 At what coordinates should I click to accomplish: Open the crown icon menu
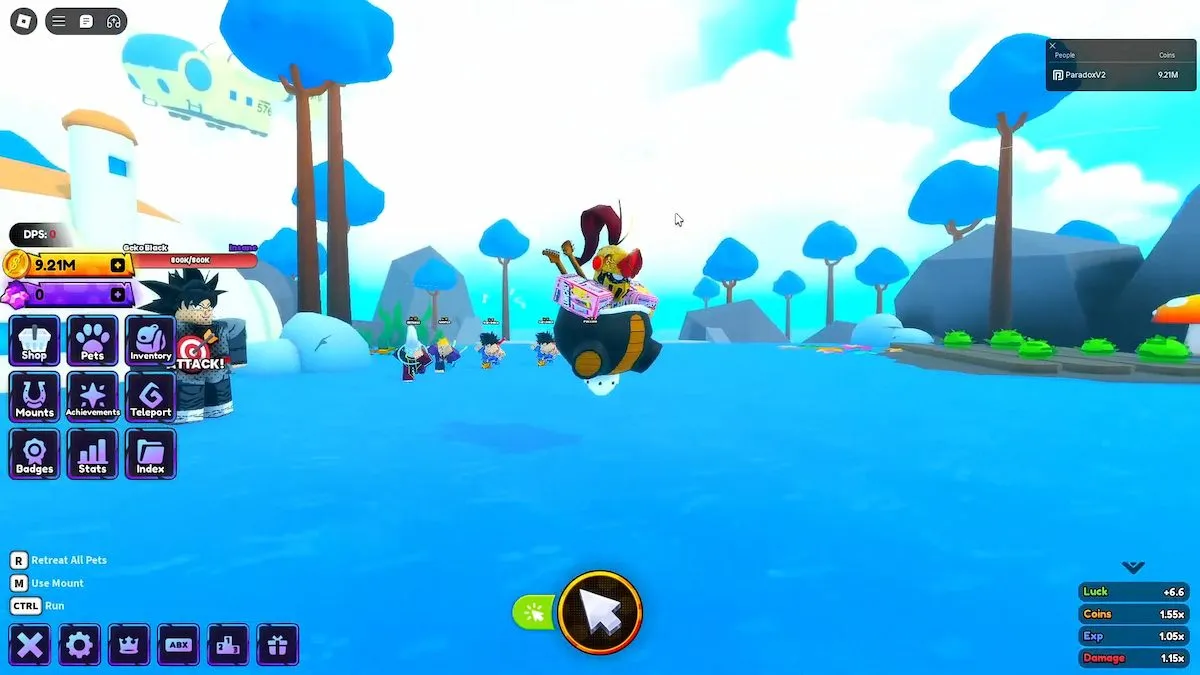[x=129, y=645]
